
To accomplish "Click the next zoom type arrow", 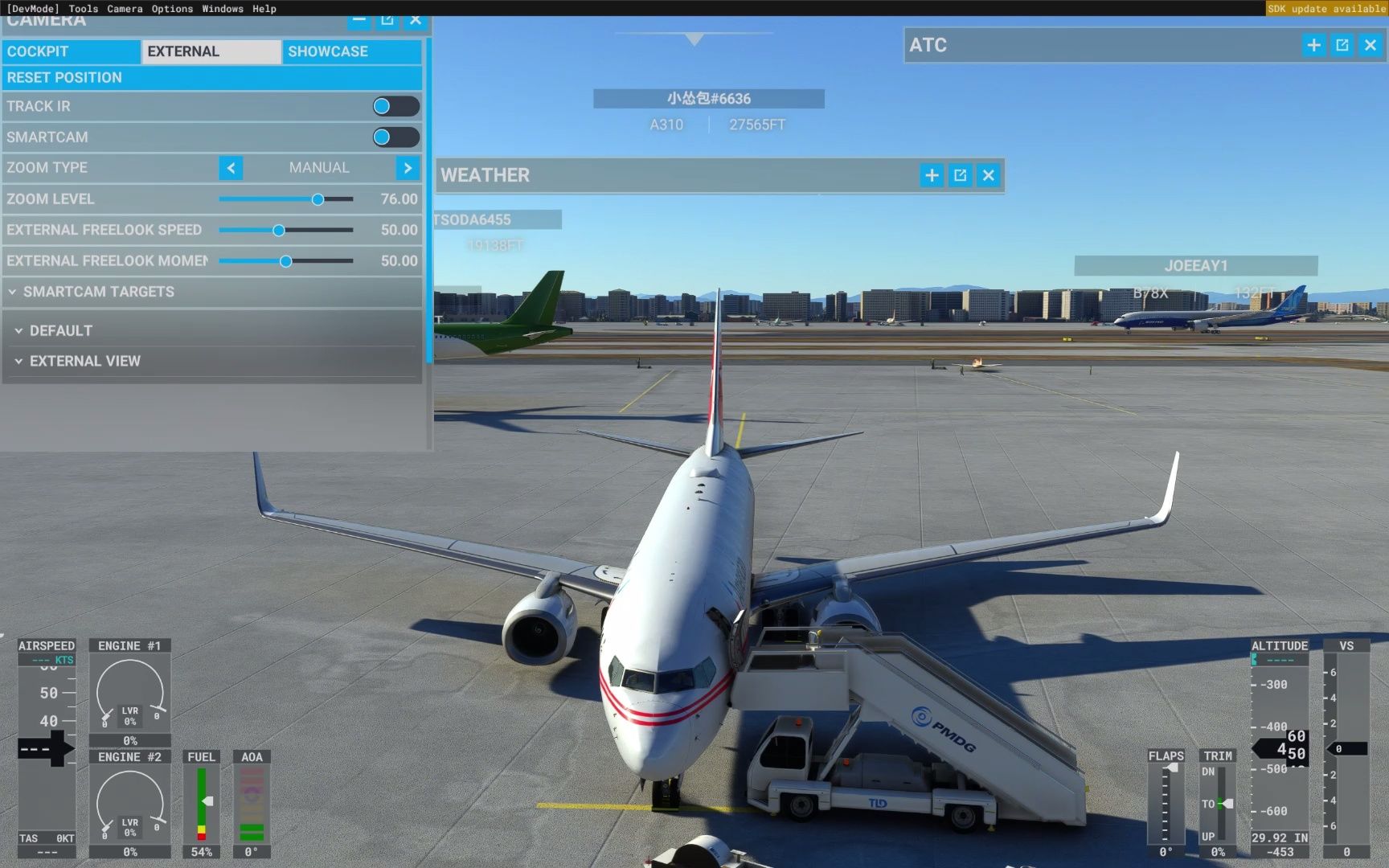I will pos(408,168).
